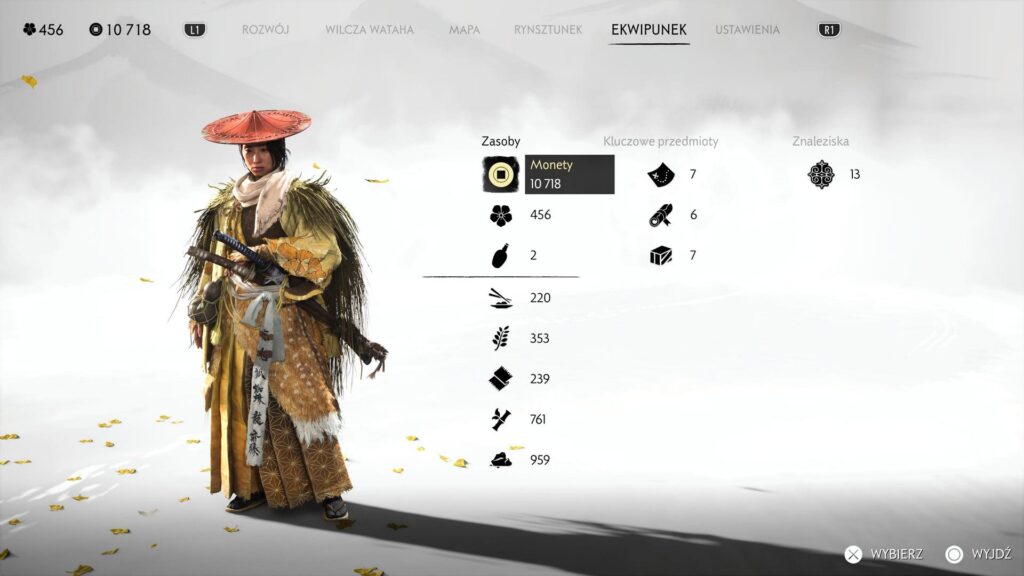1024x576 pixels.
Task: Open the scroll key item entry
Action: click(660, 215)
